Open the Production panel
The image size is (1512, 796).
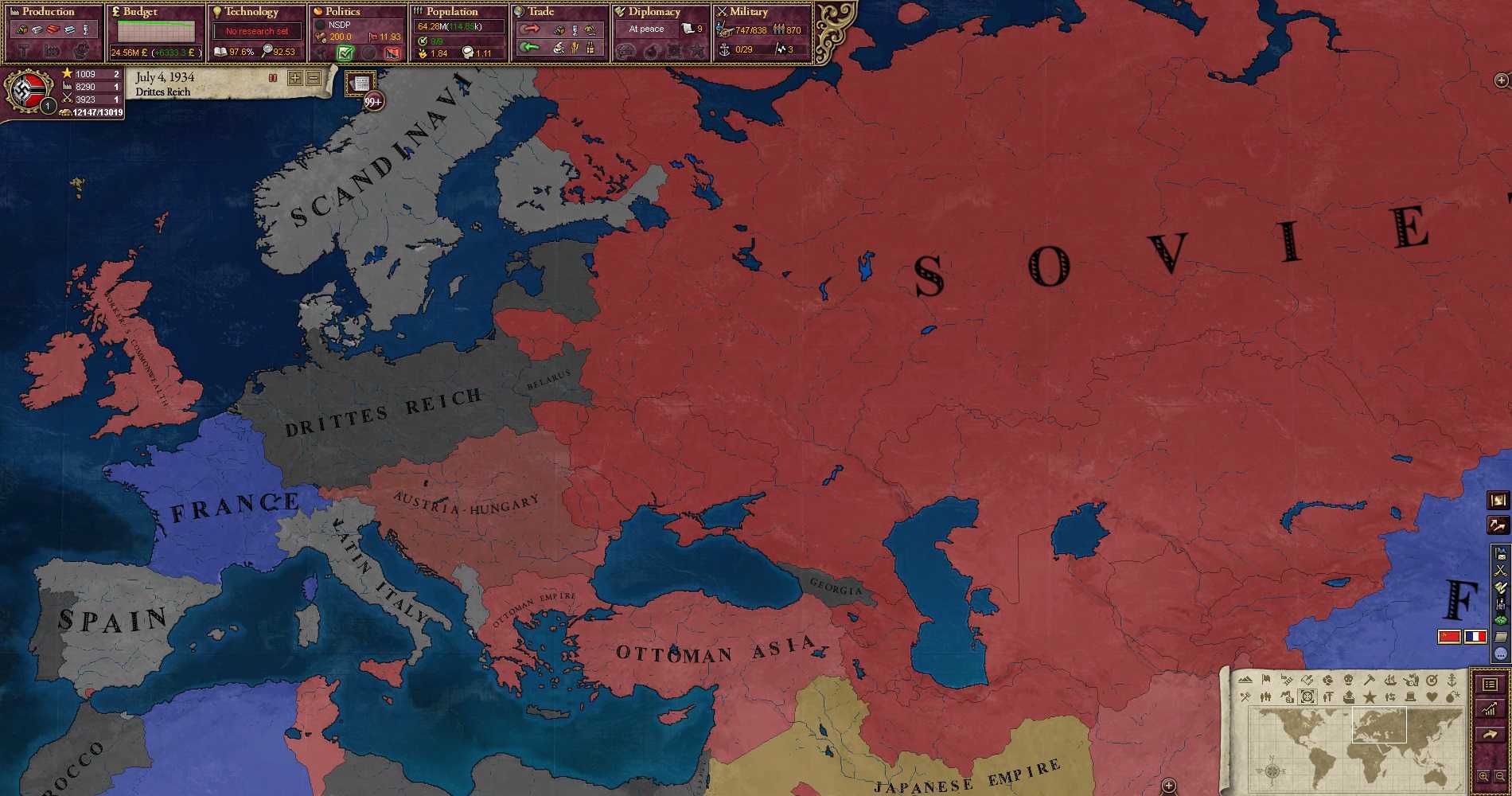coord(48,12)
